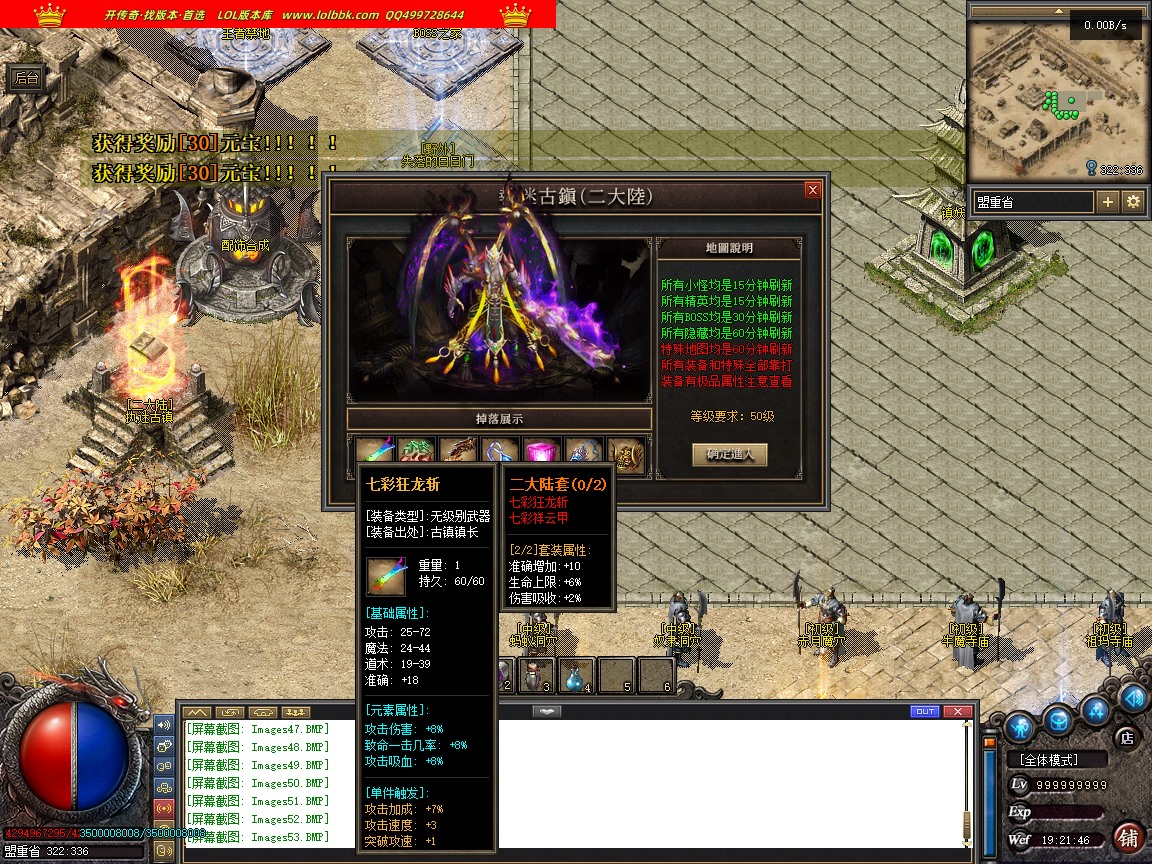The height and width of the screenshot is (864, 1152).
Task: Open the 店 shop button
Action: click(1126, 738)
